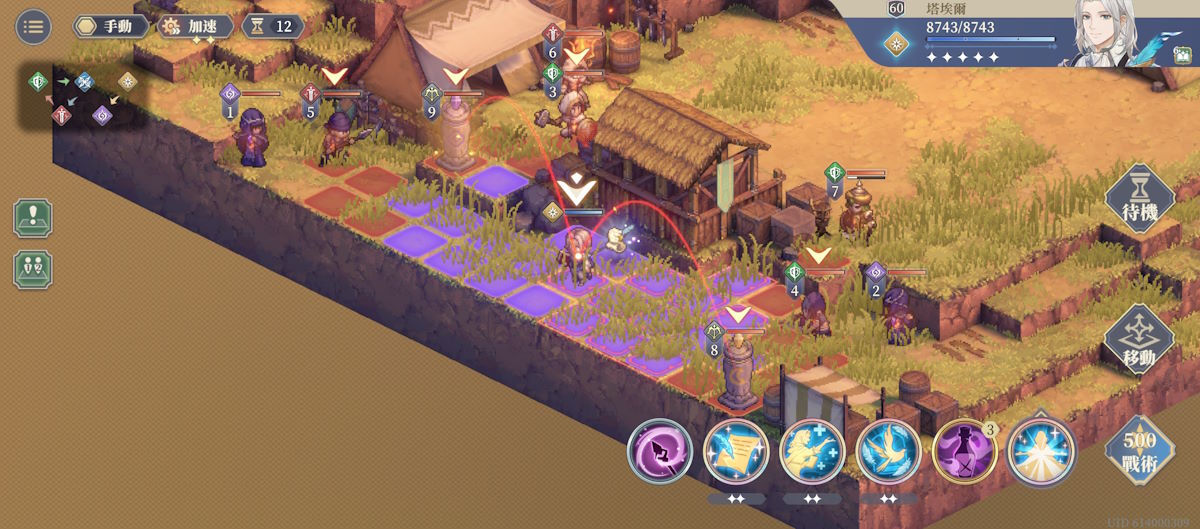Use the scroll and quill skill
The height and width of the screenshot is (529, 1200).
[x=736, y=452]
